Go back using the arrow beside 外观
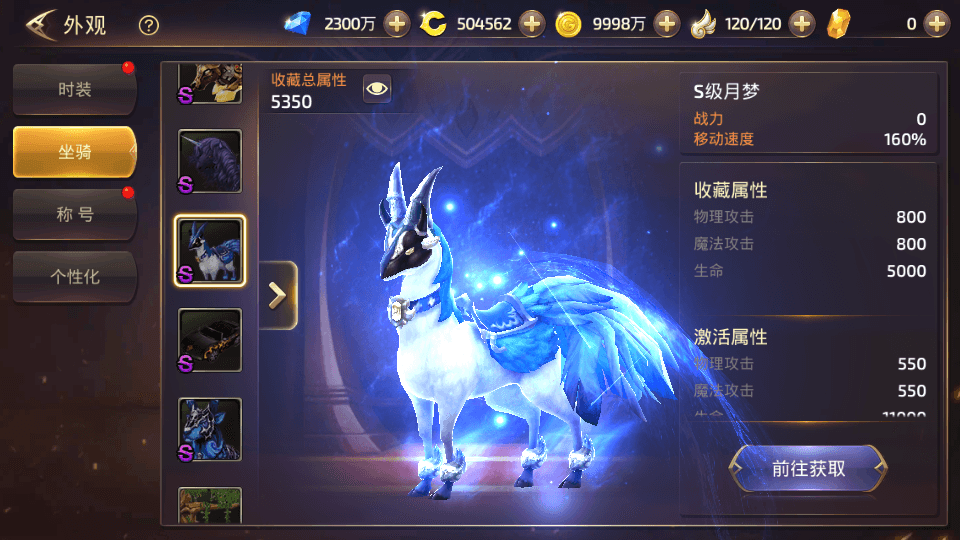The image size is (960, 540). [x=41, y=24]
